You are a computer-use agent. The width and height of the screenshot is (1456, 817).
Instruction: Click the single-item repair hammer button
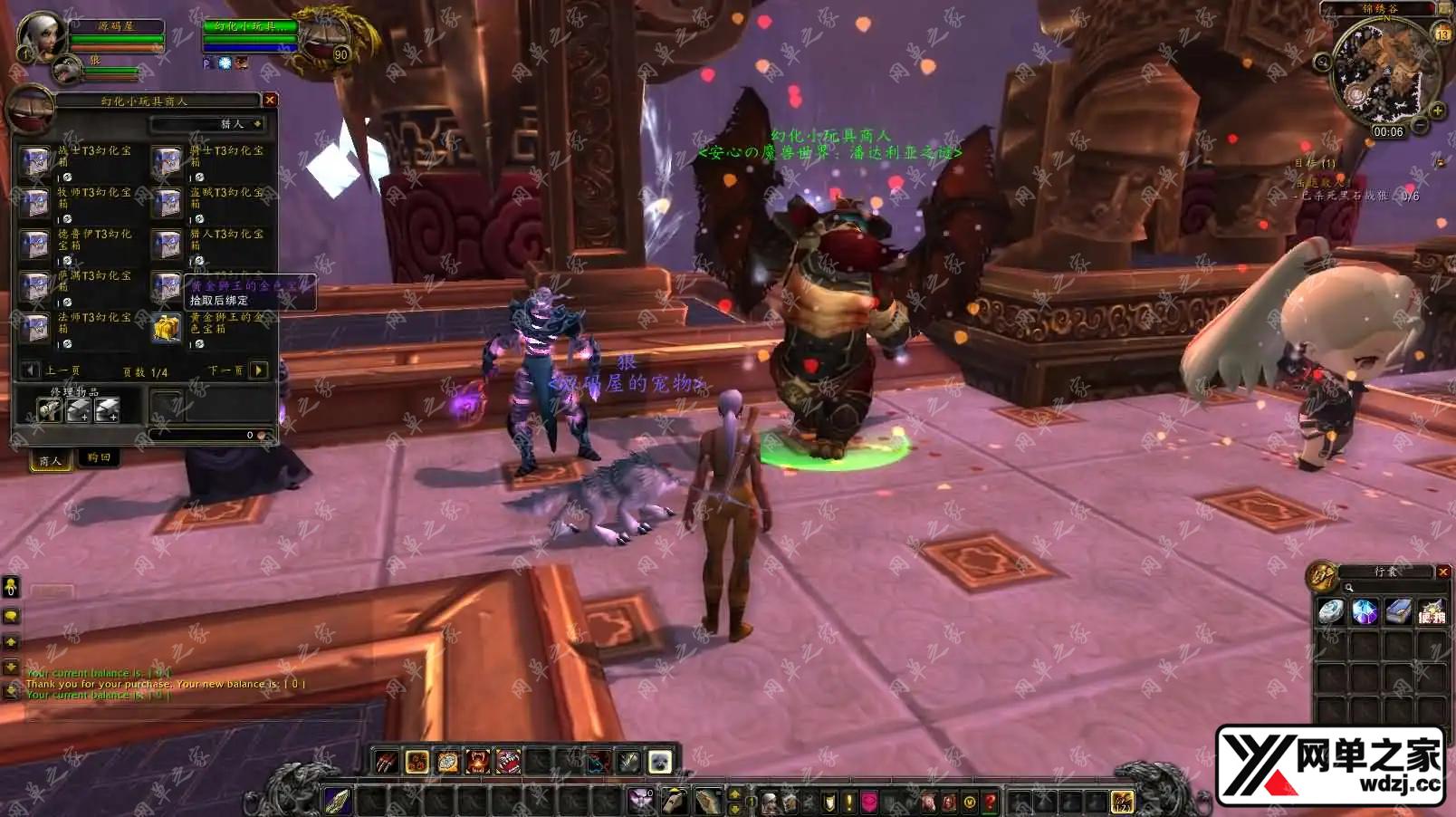click(x=50, y=410)
